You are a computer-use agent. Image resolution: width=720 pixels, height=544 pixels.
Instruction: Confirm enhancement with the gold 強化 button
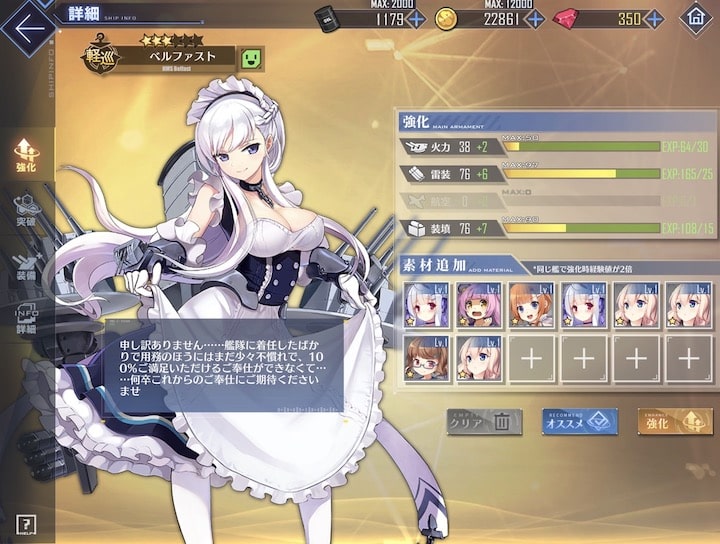click(675, 422)
